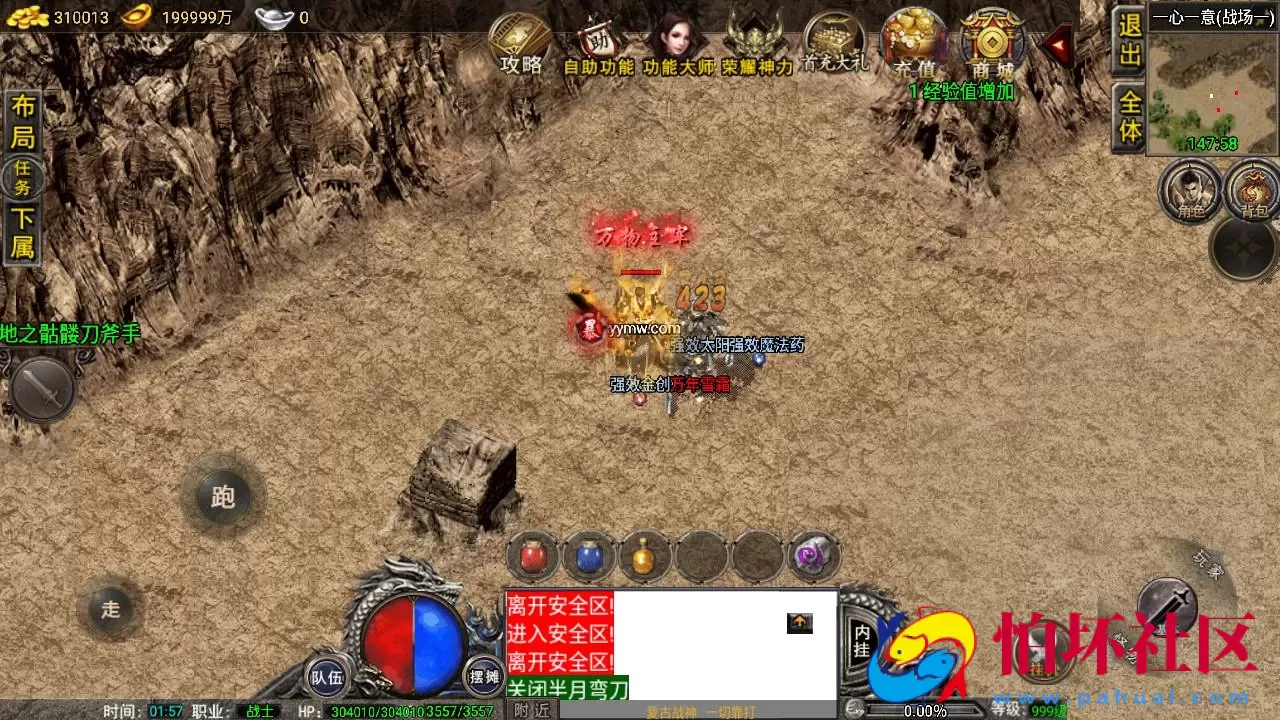Open the 自助功能 self-service function icon

(598, 45)
